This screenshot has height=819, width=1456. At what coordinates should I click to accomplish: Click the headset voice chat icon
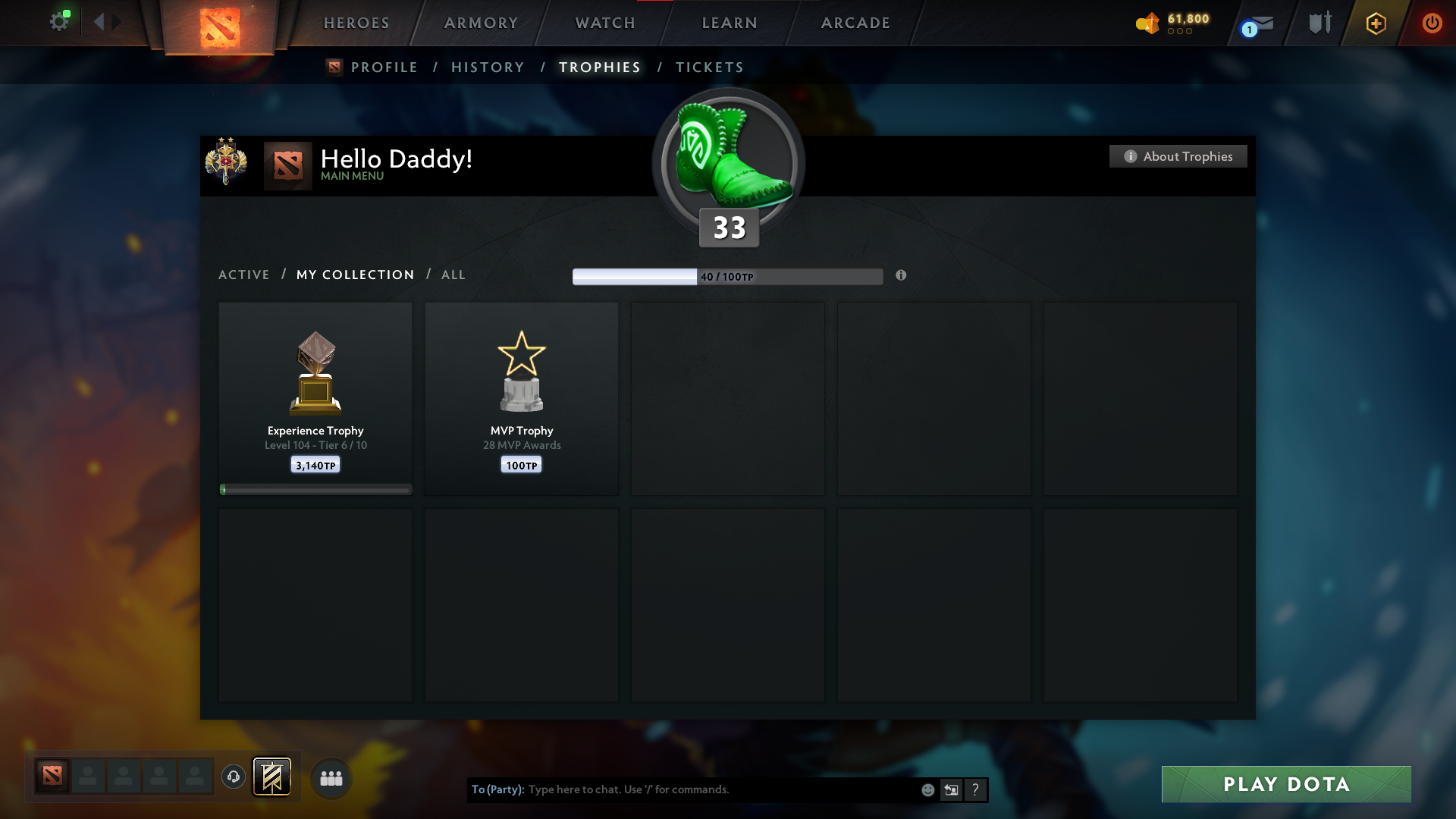pos(234,777)
